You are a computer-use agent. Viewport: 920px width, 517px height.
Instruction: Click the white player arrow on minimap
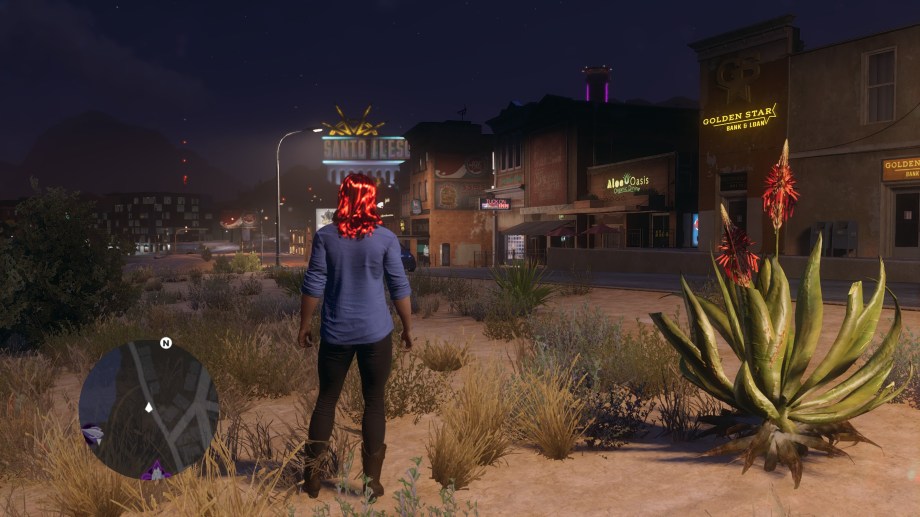click(x=149, y=407)
